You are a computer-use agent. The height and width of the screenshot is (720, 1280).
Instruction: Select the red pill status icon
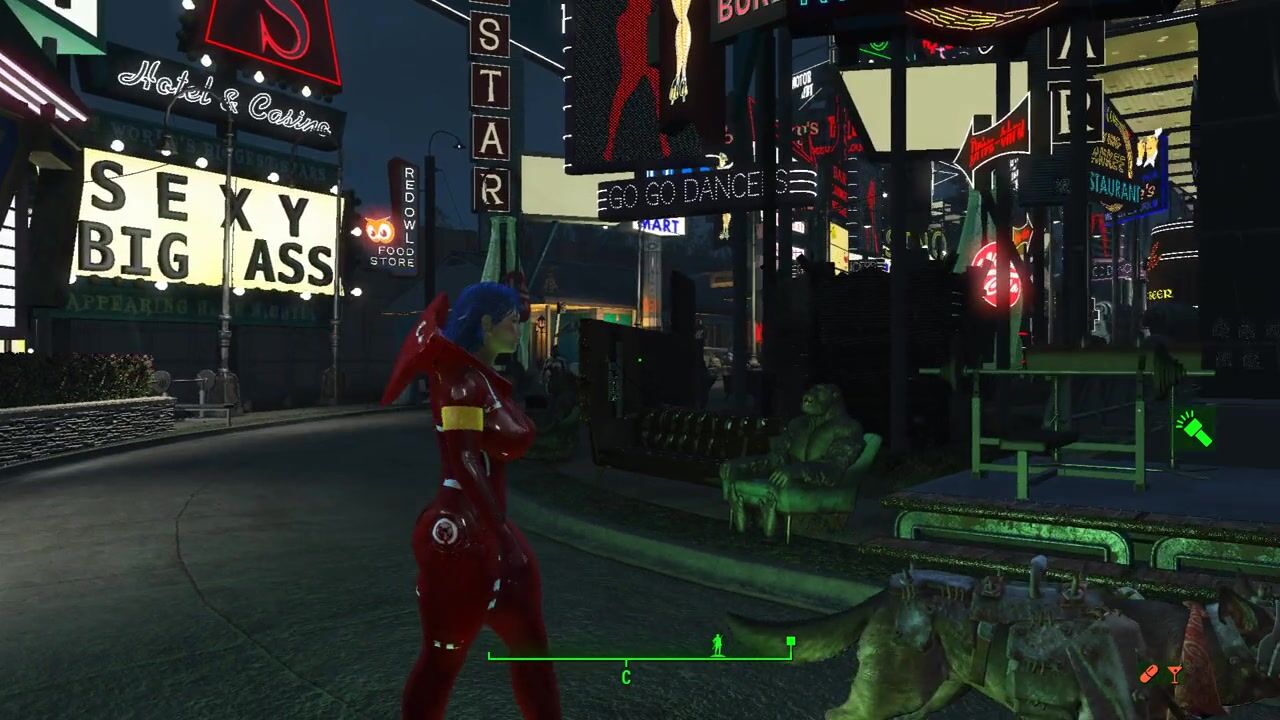[1150, 675]
